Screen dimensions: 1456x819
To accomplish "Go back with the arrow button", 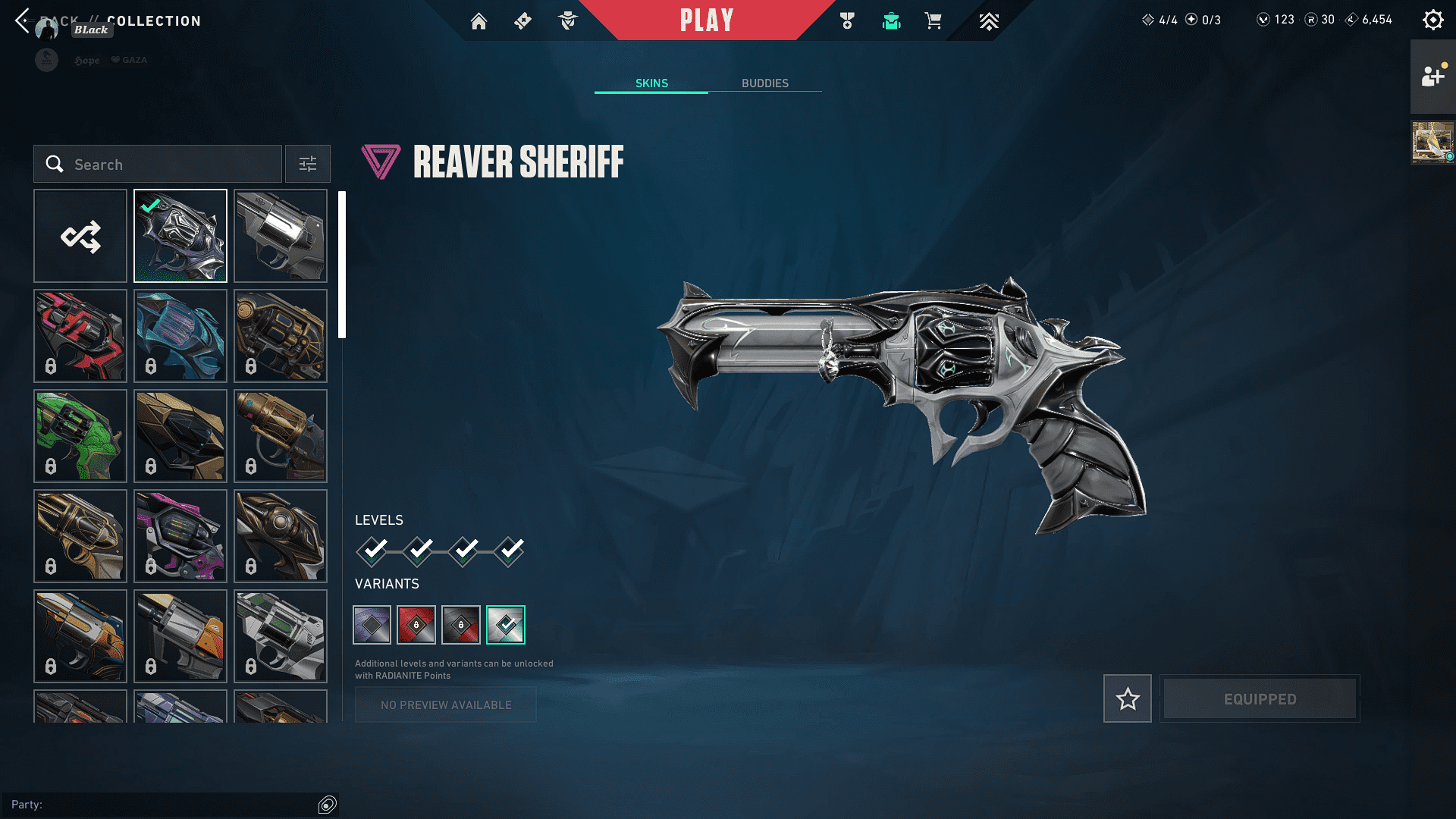I will click(22, 20).
